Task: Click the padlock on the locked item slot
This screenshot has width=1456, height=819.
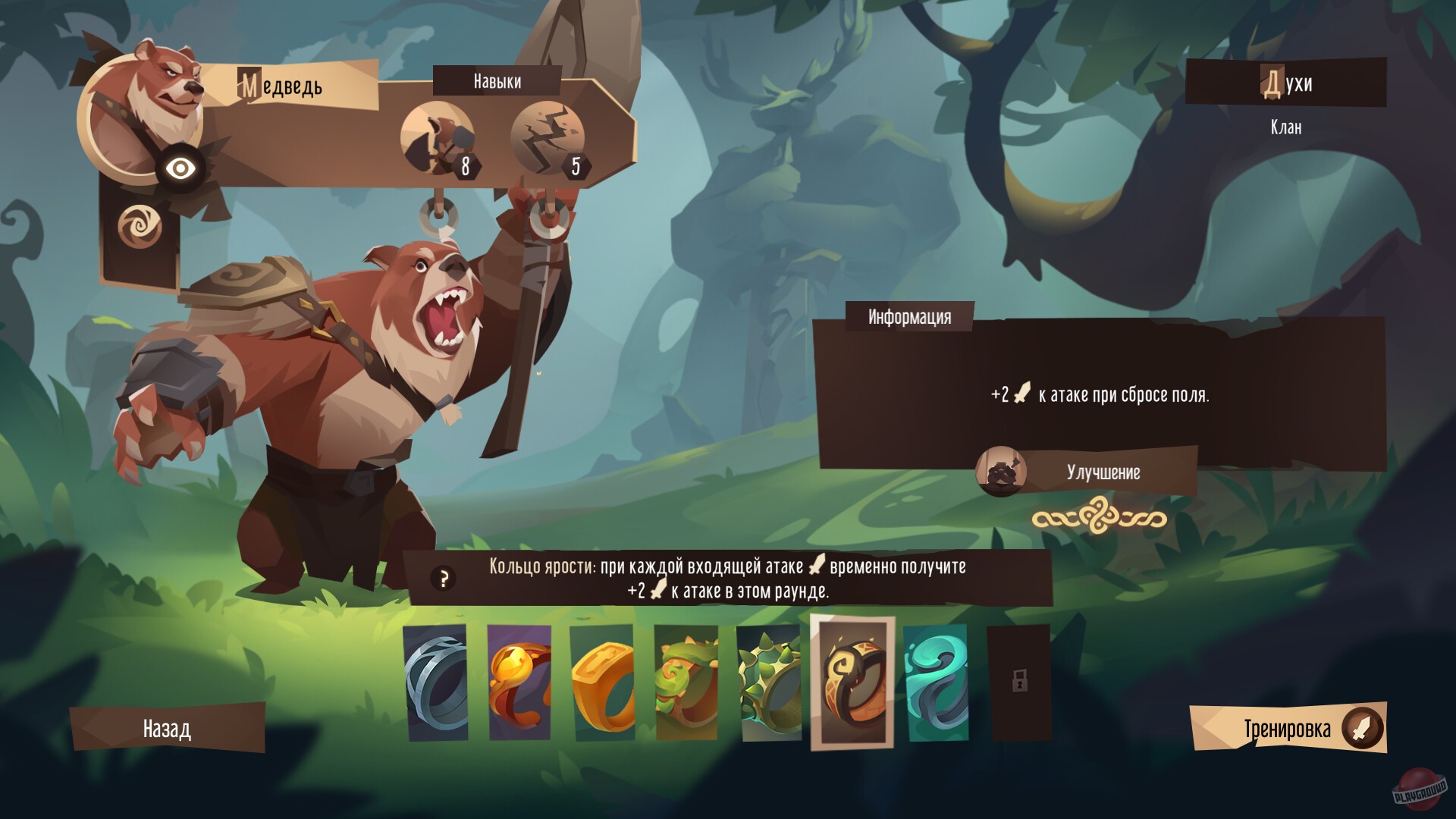Action: (1020, 682)
